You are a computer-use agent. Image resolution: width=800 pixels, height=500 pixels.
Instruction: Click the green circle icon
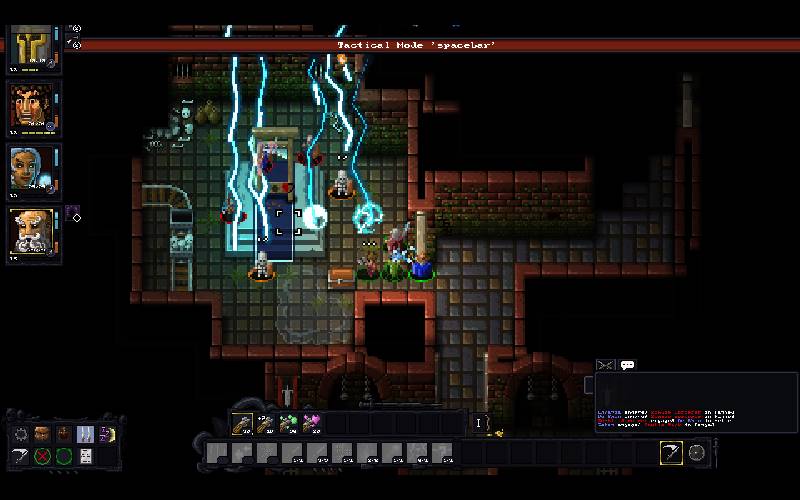64,456
